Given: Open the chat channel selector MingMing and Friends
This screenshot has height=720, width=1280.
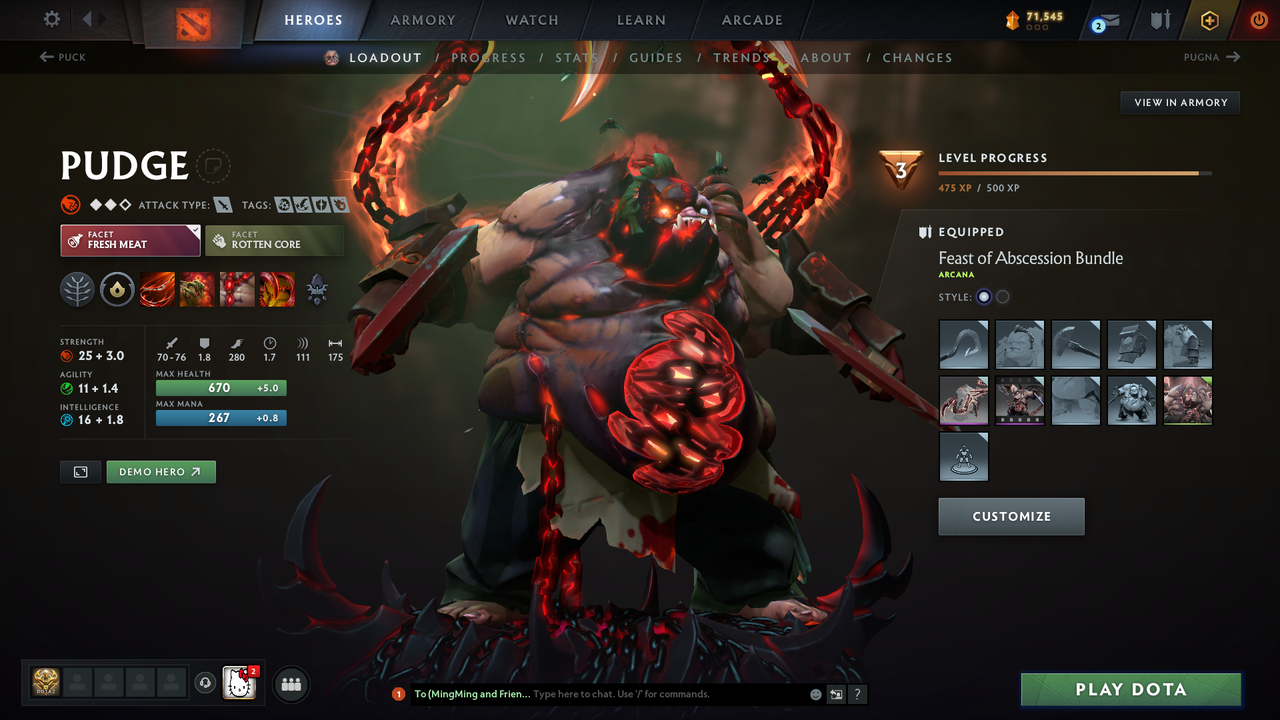Looking at the screenshot, I should point(472,693).
